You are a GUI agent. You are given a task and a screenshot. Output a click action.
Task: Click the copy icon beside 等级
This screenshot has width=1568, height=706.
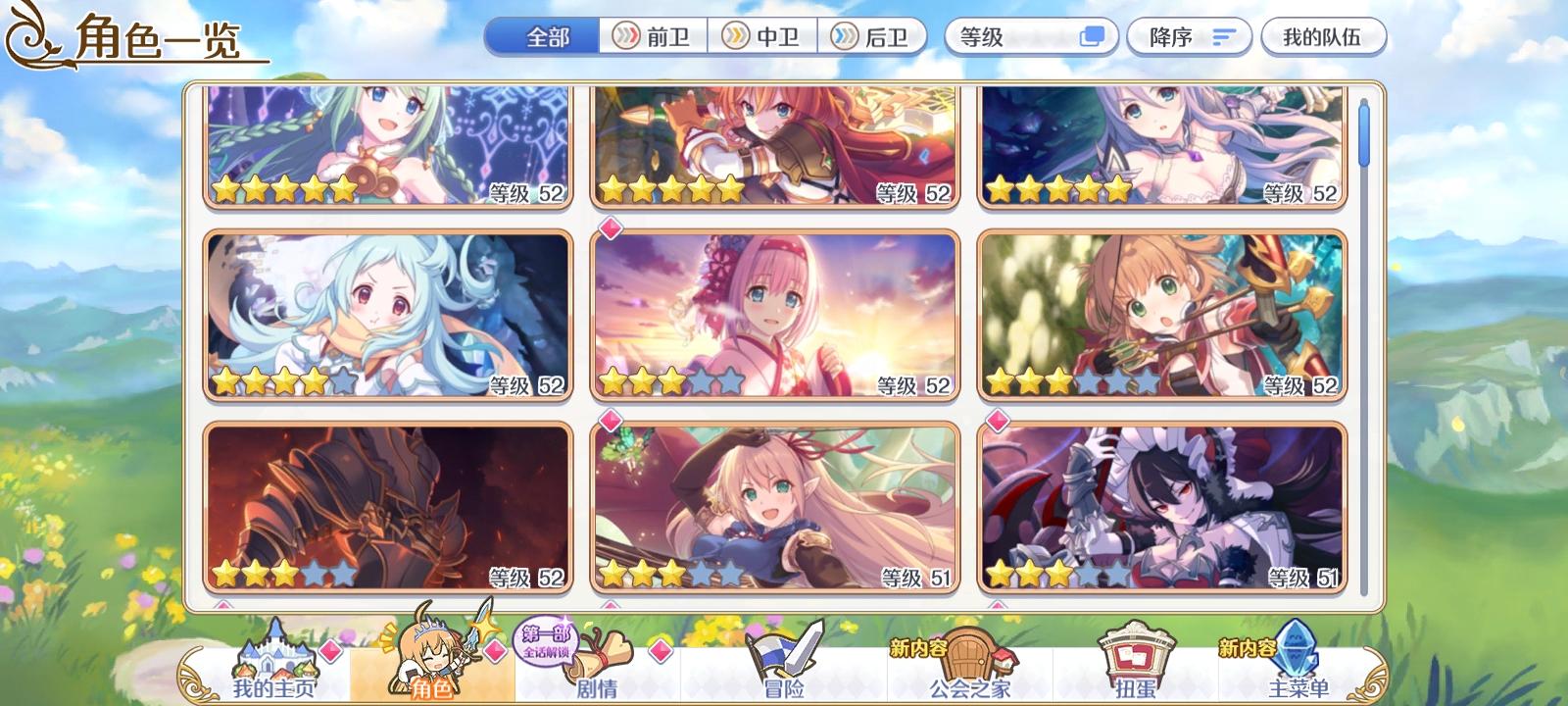click(x=1091, y=35)
